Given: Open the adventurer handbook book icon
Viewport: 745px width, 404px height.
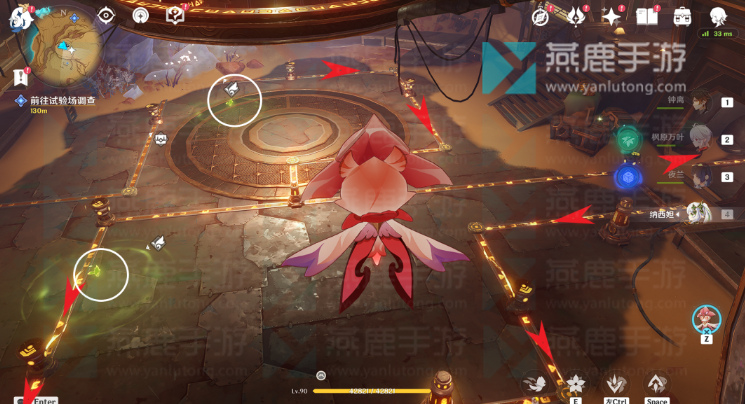Looking at the screenshot, I should pos(646,15).
